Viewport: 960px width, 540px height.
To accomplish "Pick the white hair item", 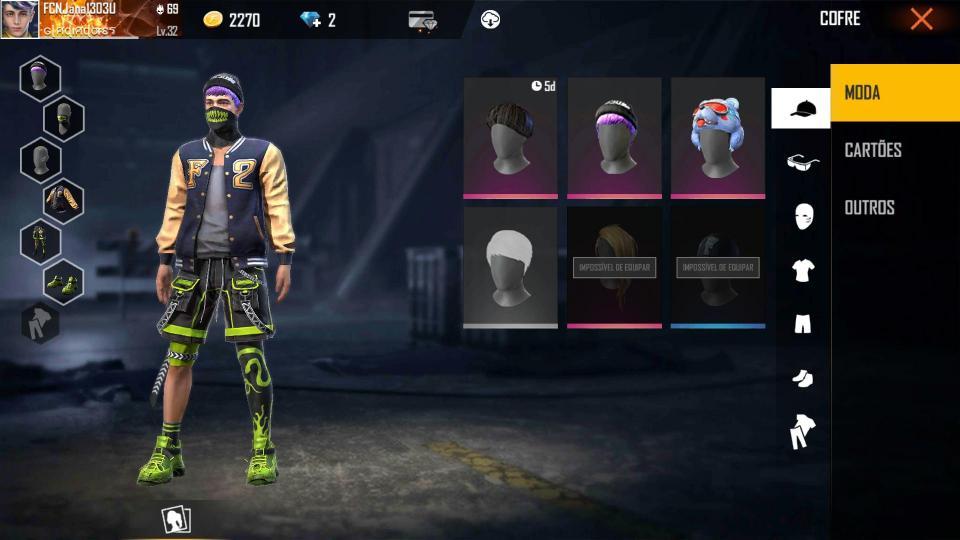I will click(510, 266).
